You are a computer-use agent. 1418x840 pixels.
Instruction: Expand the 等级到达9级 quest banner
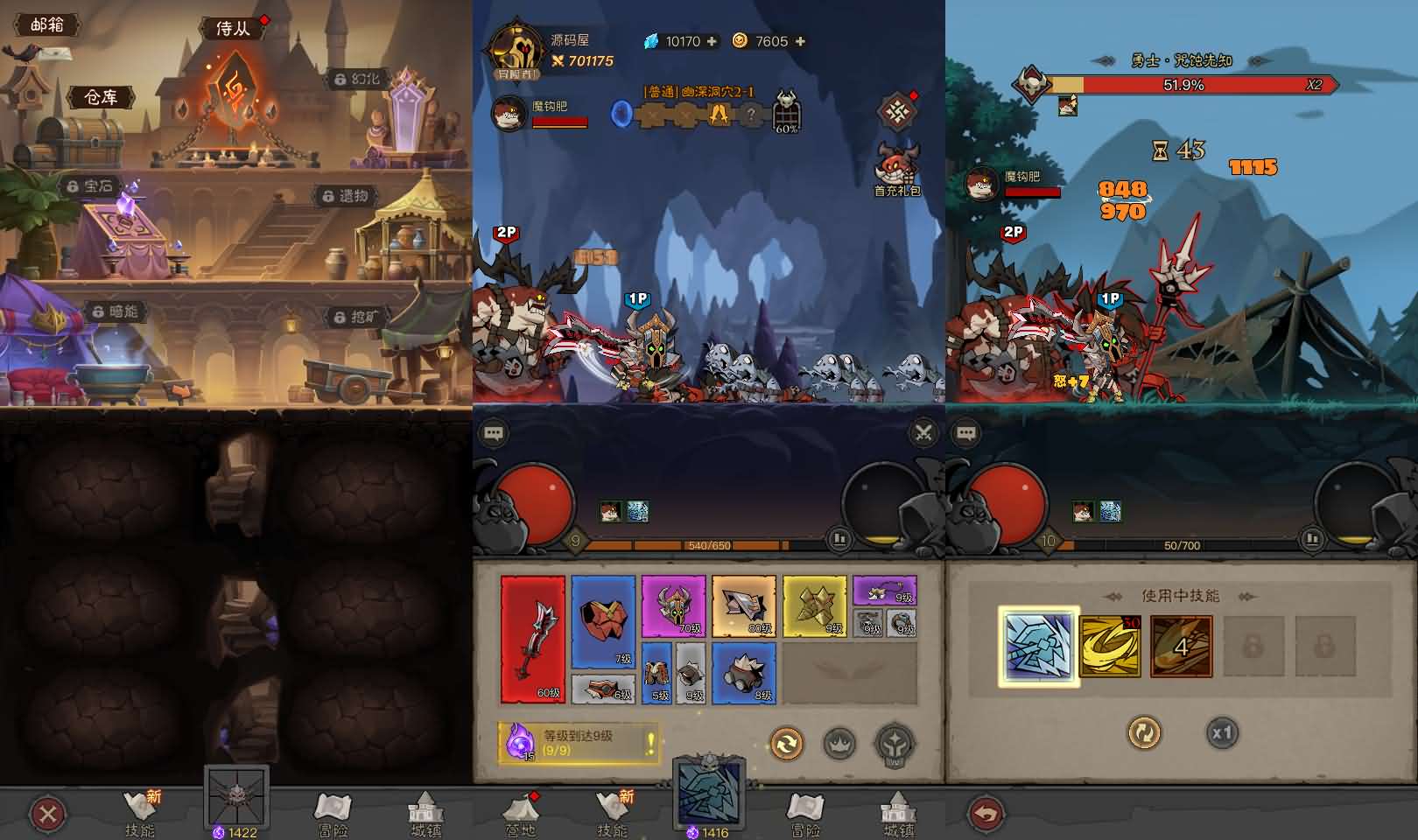(578, 744)
